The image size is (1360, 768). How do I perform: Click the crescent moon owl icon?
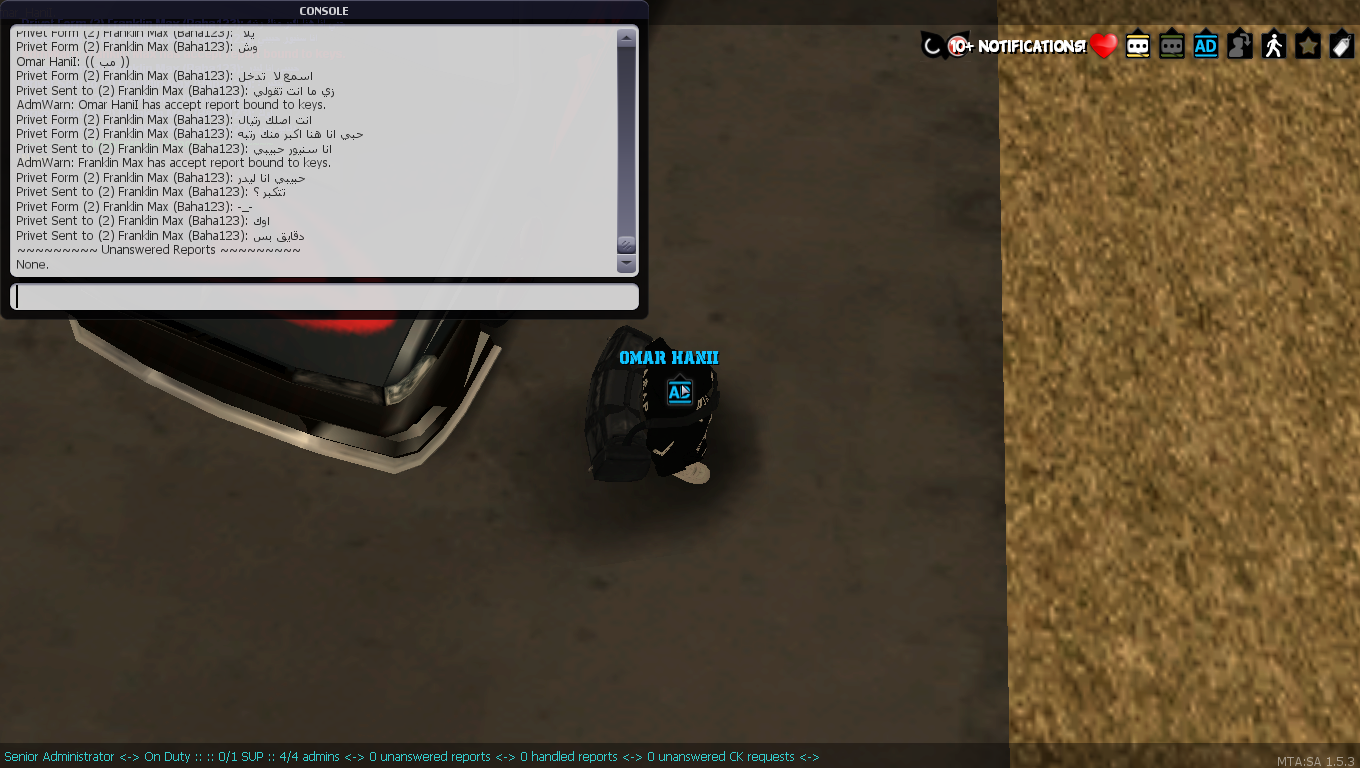click(932, 45)
